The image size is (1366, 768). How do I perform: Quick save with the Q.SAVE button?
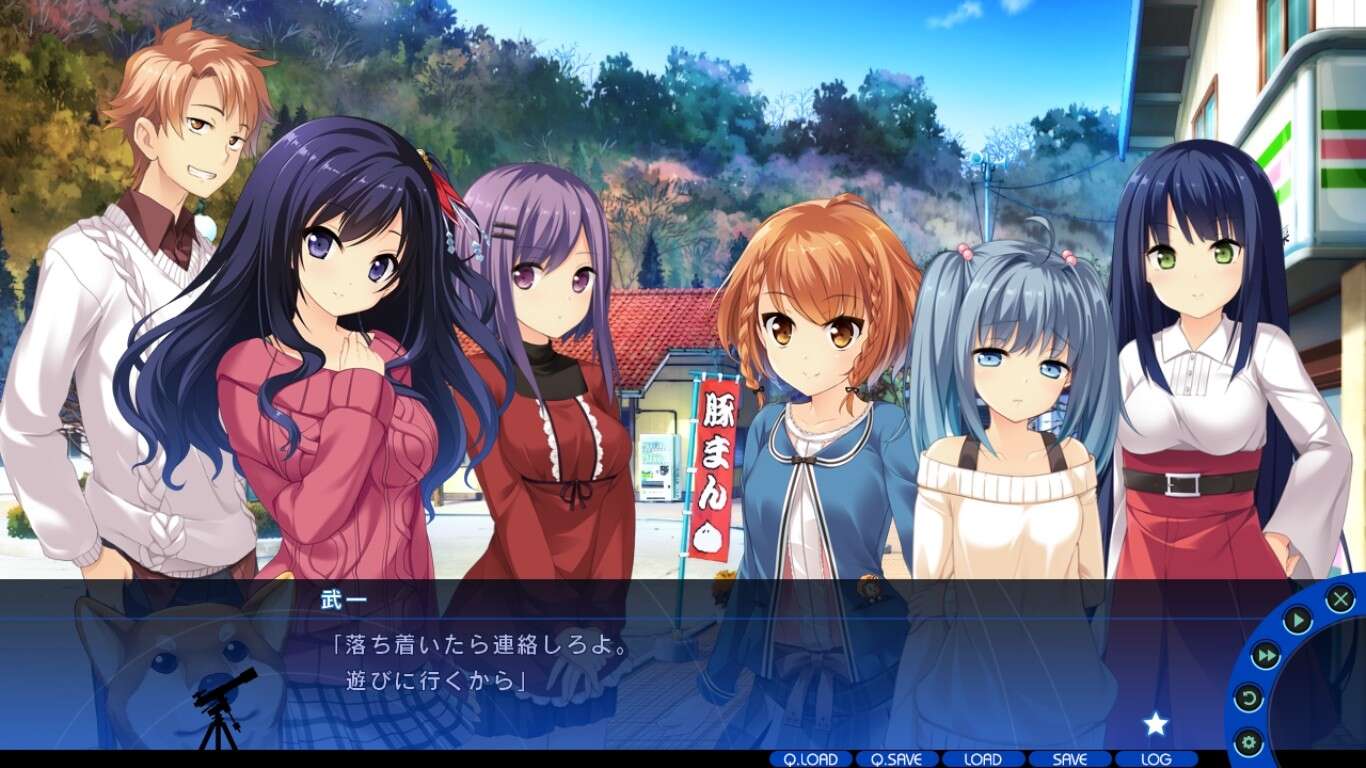click(x=897, y=759)
